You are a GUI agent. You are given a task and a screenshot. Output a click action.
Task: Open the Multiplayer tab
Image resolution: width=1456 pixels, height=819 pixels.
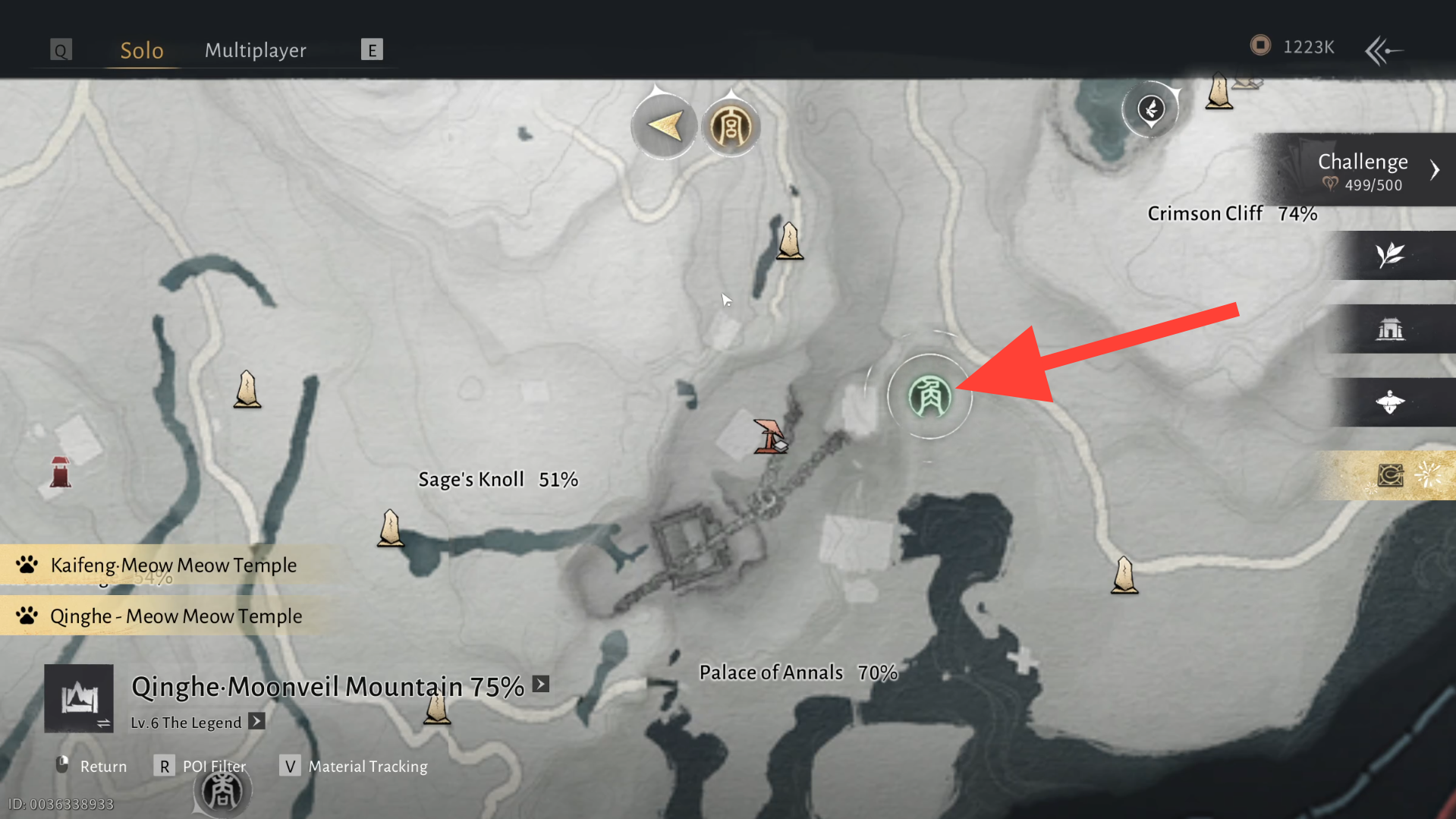point(255,50)
